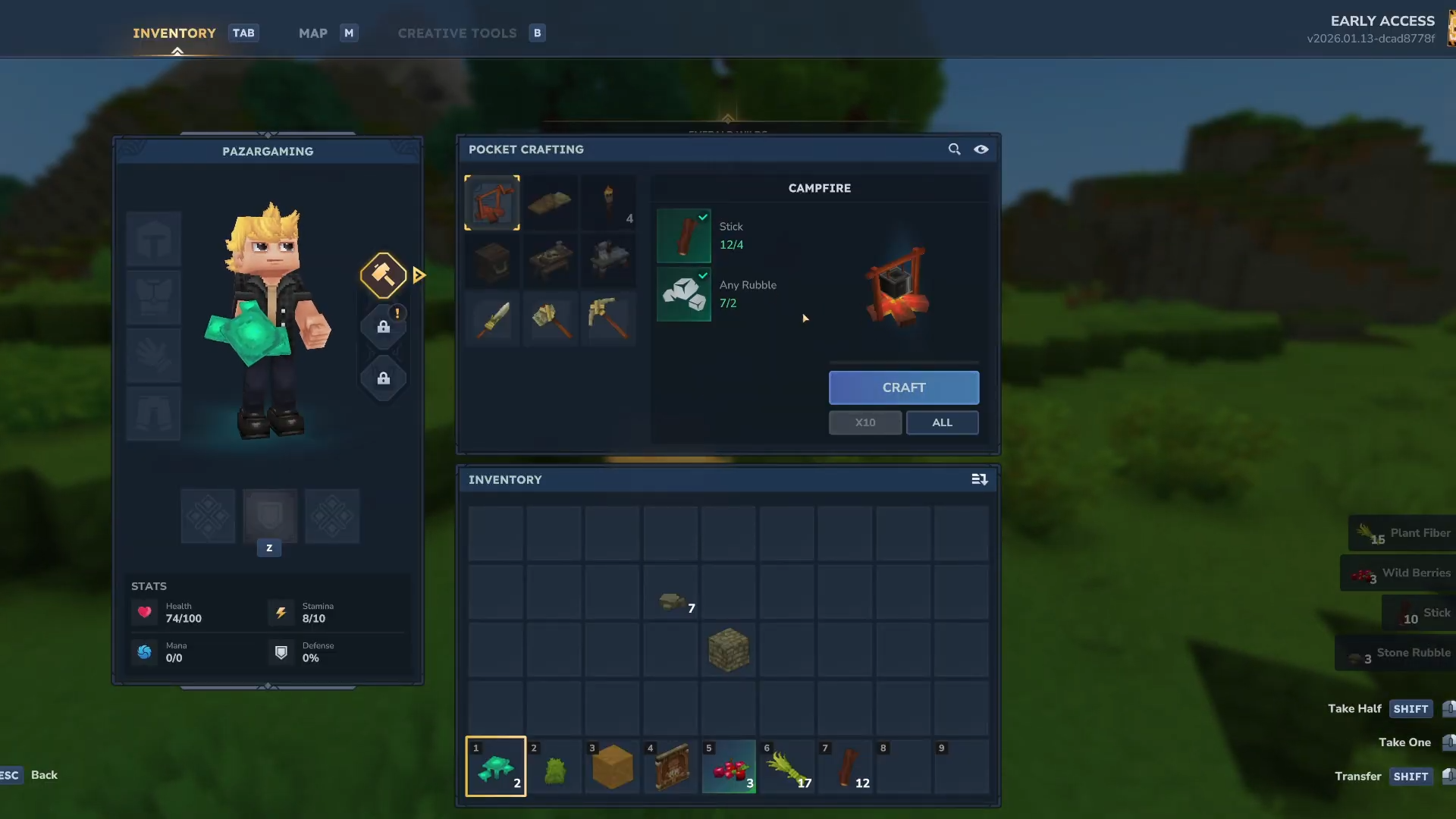Pick the wooden chest recipe

[492, 260]
